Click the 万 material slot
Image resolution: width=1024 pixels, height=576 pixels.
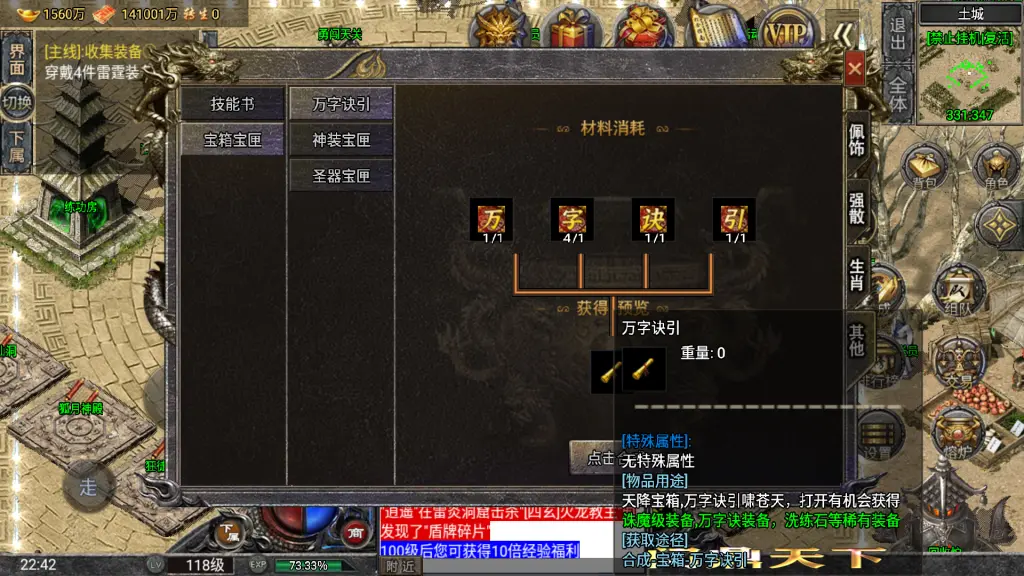(x=491, y=219)
